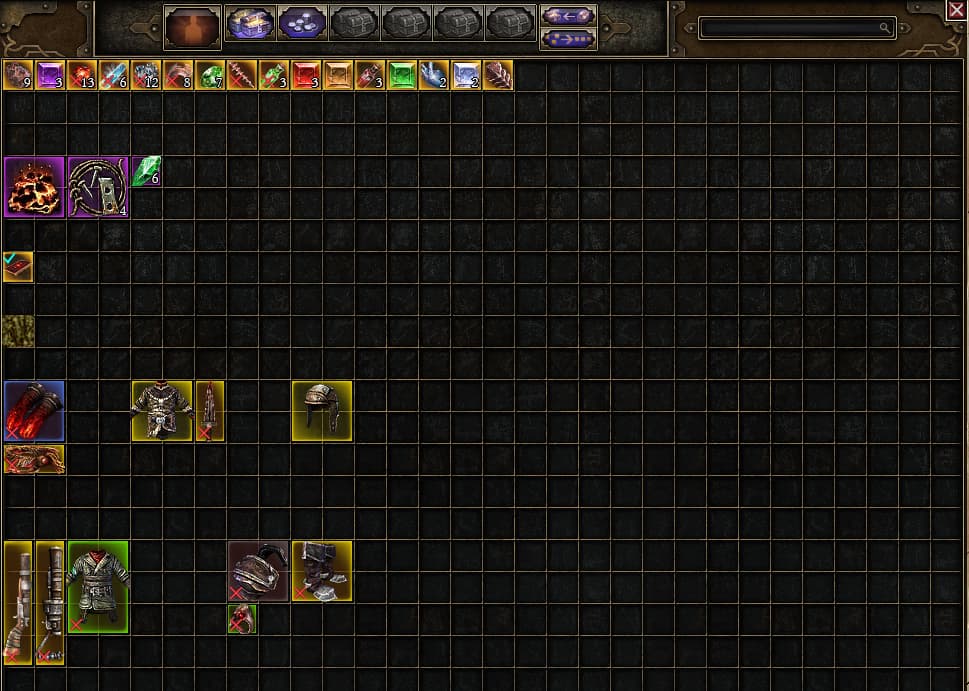Select the large green crystal stack

[x=146, y=171]
